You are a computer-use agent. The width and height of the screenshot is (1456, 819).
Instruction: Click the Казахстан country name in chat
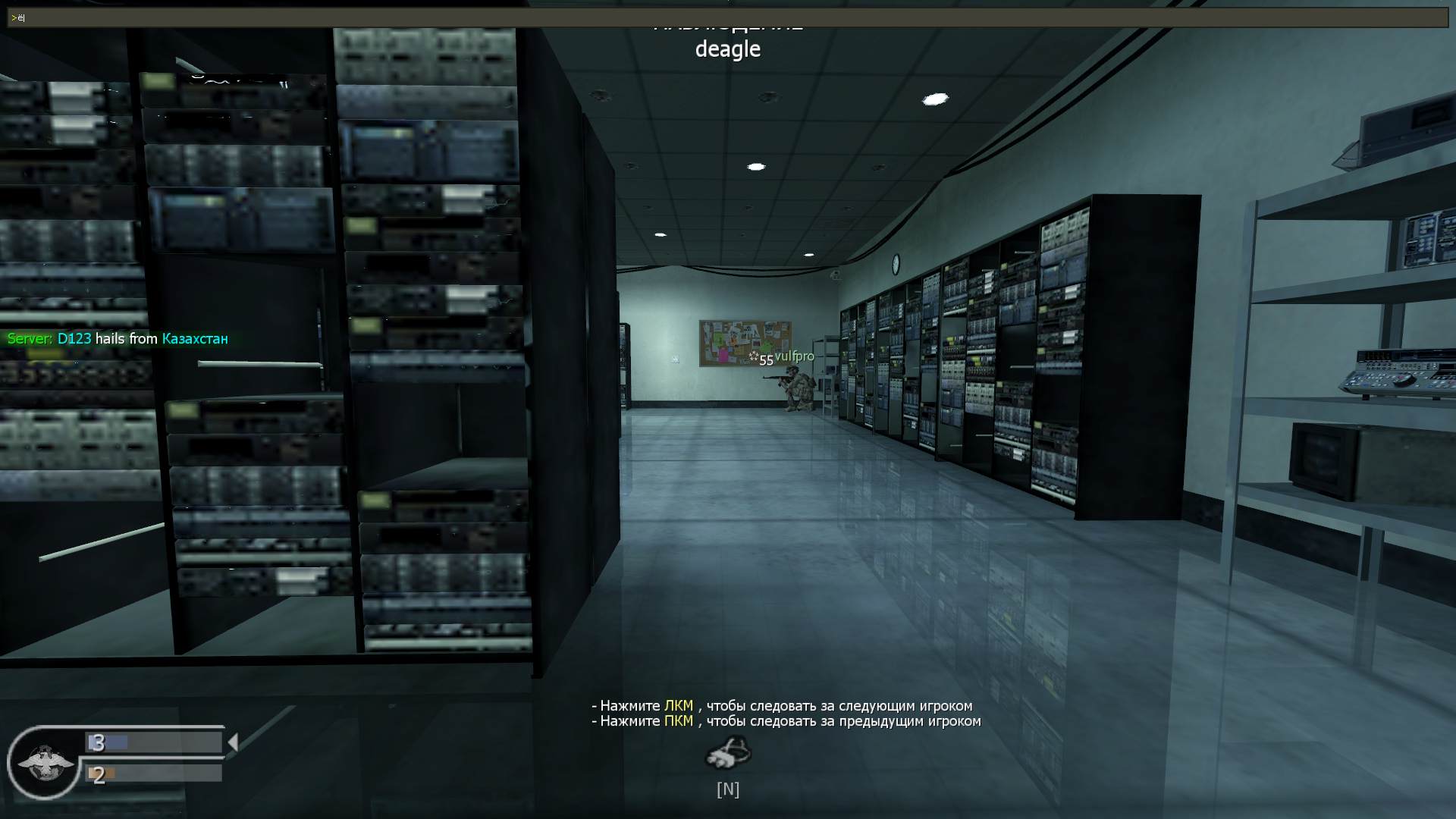click(x=194, y=339)
